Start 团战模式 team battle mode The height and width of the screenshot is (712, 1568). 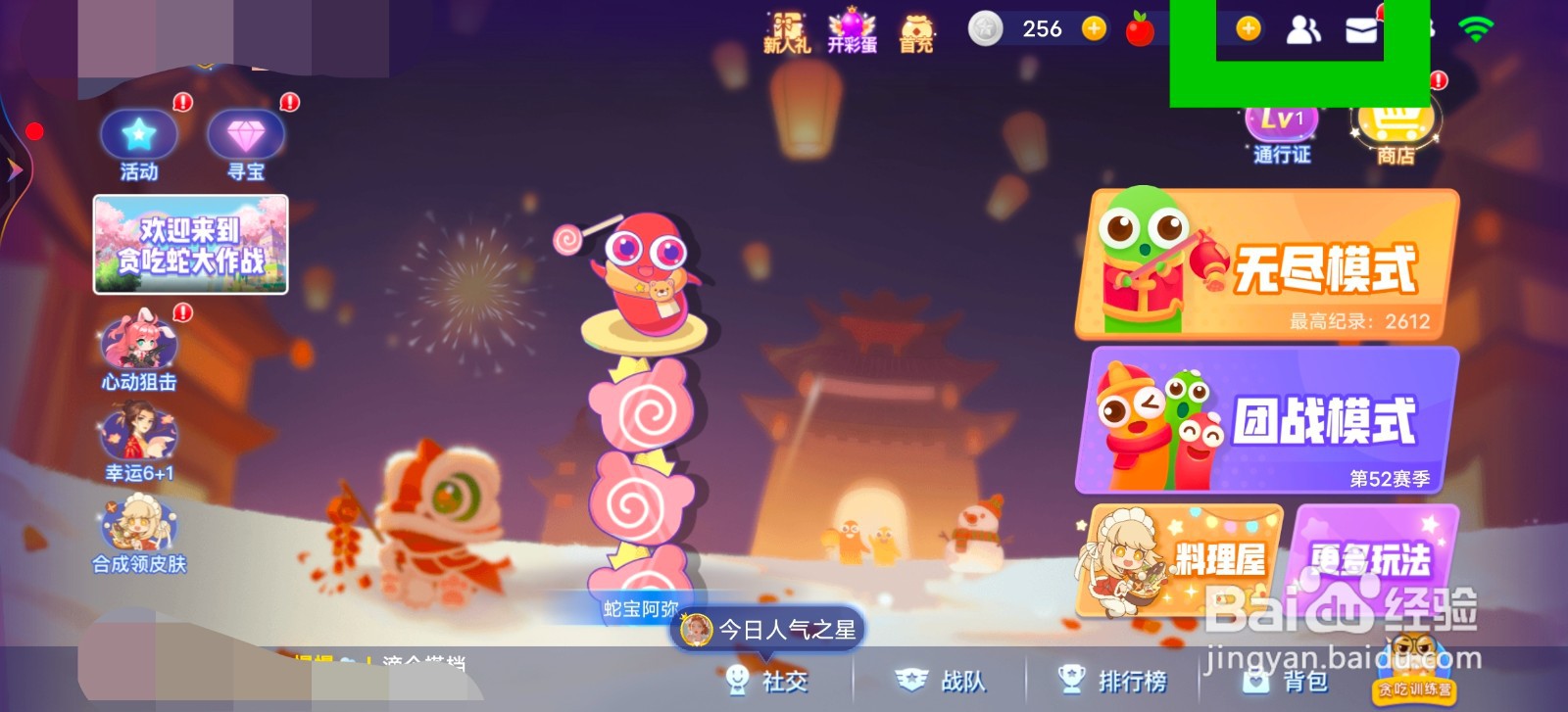(x=1269, y=424)
